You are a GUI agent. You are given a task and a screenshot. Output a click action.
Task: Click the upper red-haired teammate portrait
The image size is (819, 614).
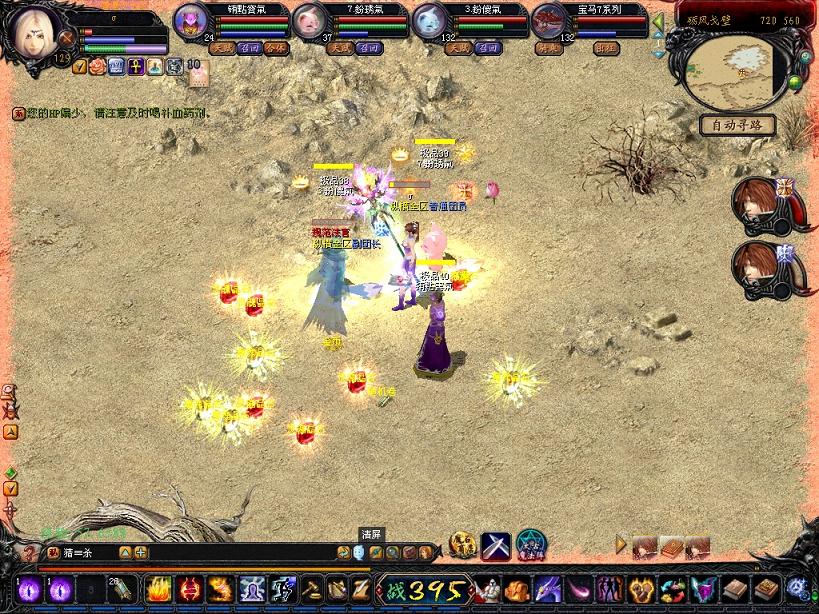(x=760, y=203)
